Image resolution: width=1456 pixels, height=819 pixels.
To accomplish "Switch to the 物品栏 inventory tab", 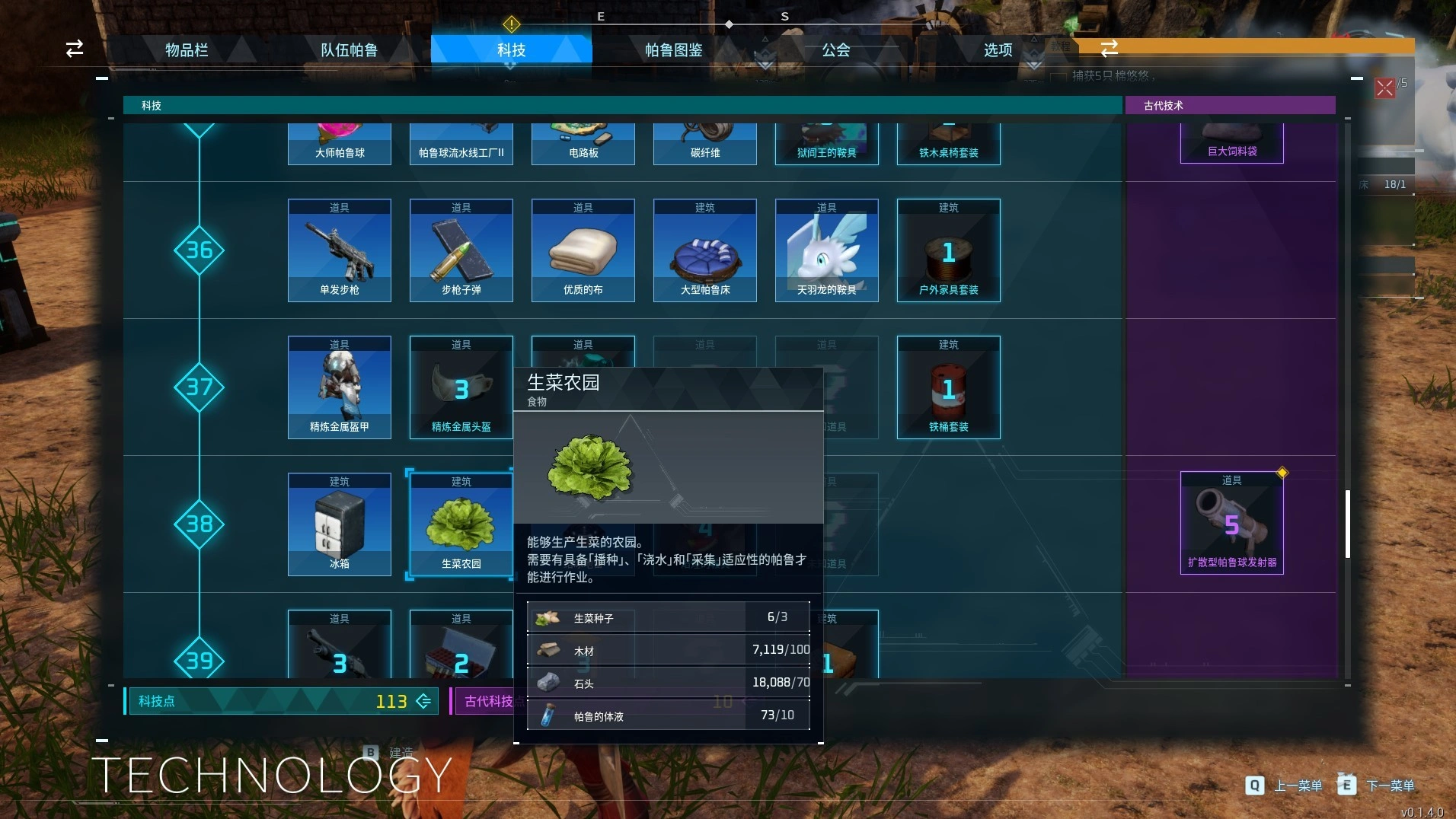I will pyautogui.click(x=187, y=50).
